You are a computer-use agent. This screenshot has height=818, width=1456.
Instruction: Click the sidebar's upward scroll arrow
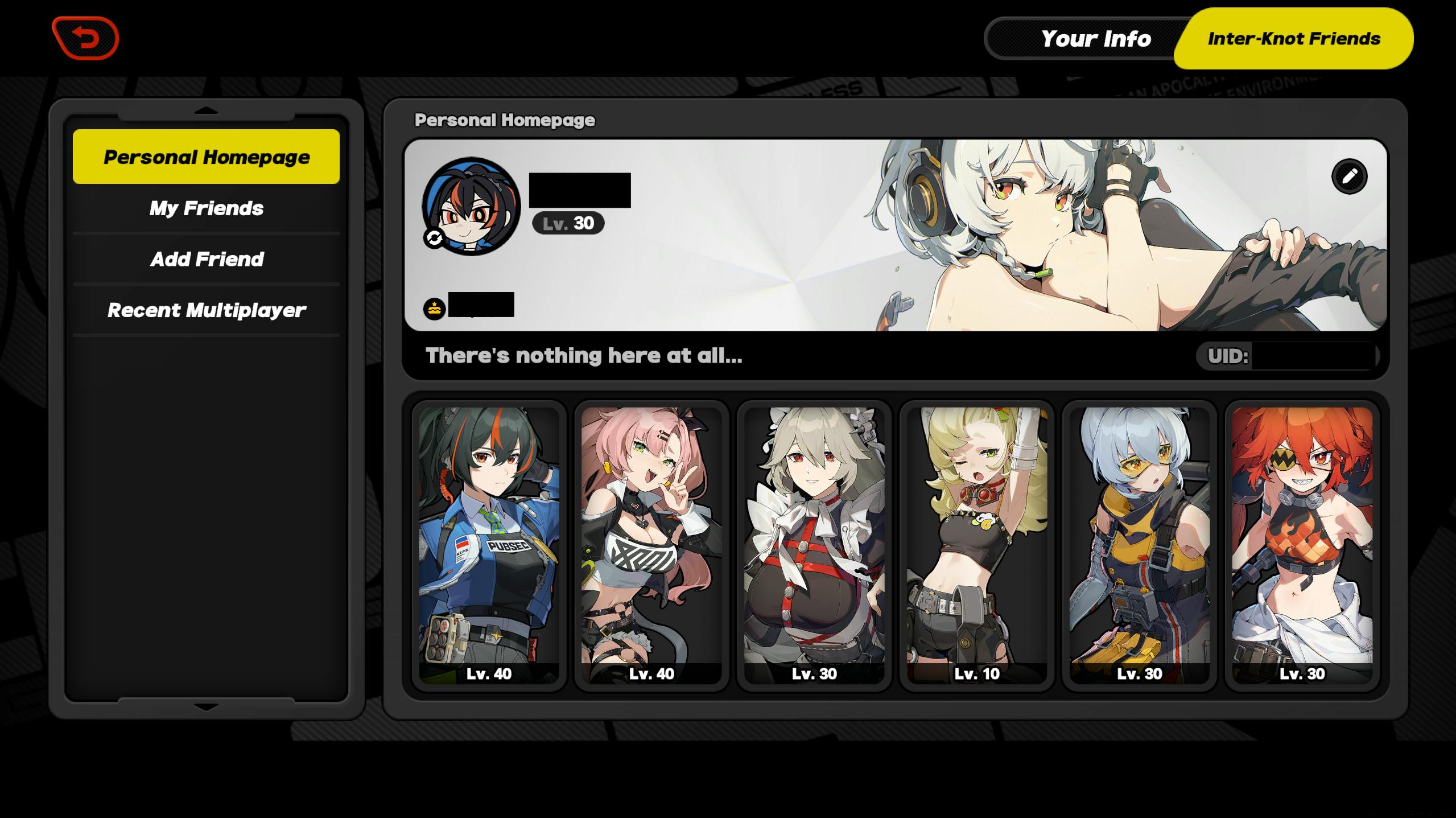tap(206, 111)
